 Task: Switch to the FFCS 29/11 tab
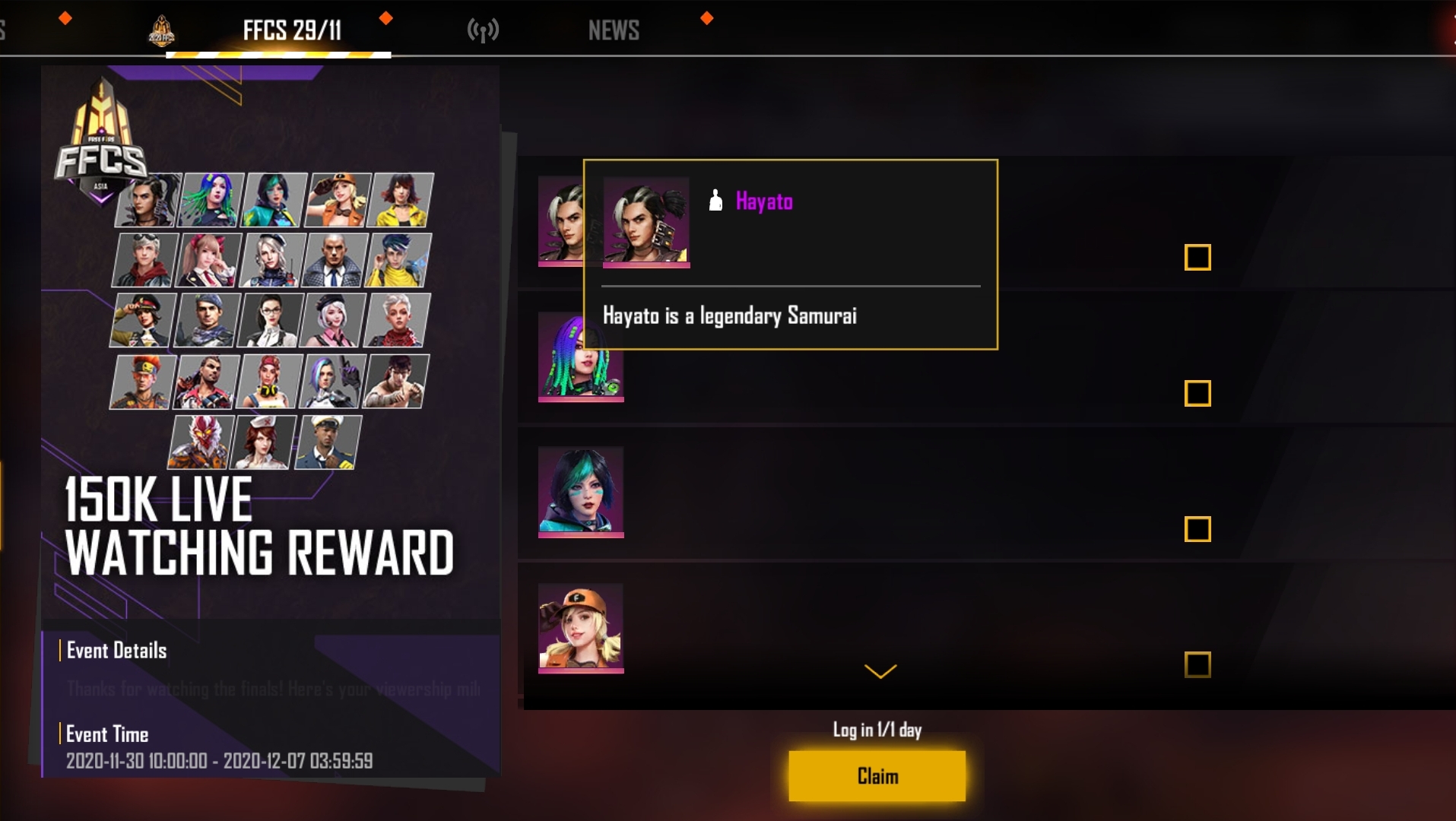pyautogui.click(x=292, y=30)
